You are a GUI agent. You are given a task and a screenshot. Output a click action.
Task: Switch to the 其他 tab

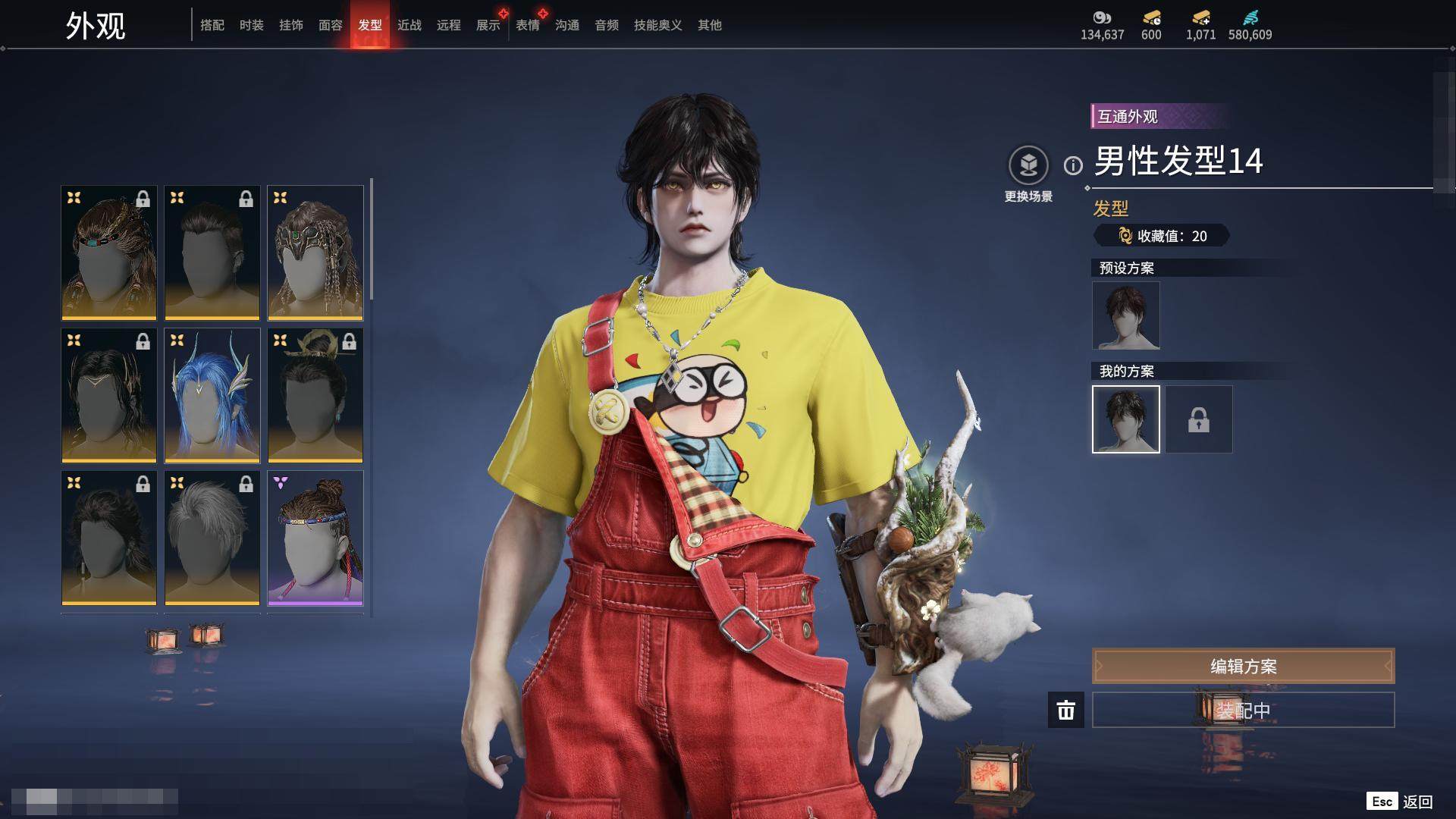(709, 25)
